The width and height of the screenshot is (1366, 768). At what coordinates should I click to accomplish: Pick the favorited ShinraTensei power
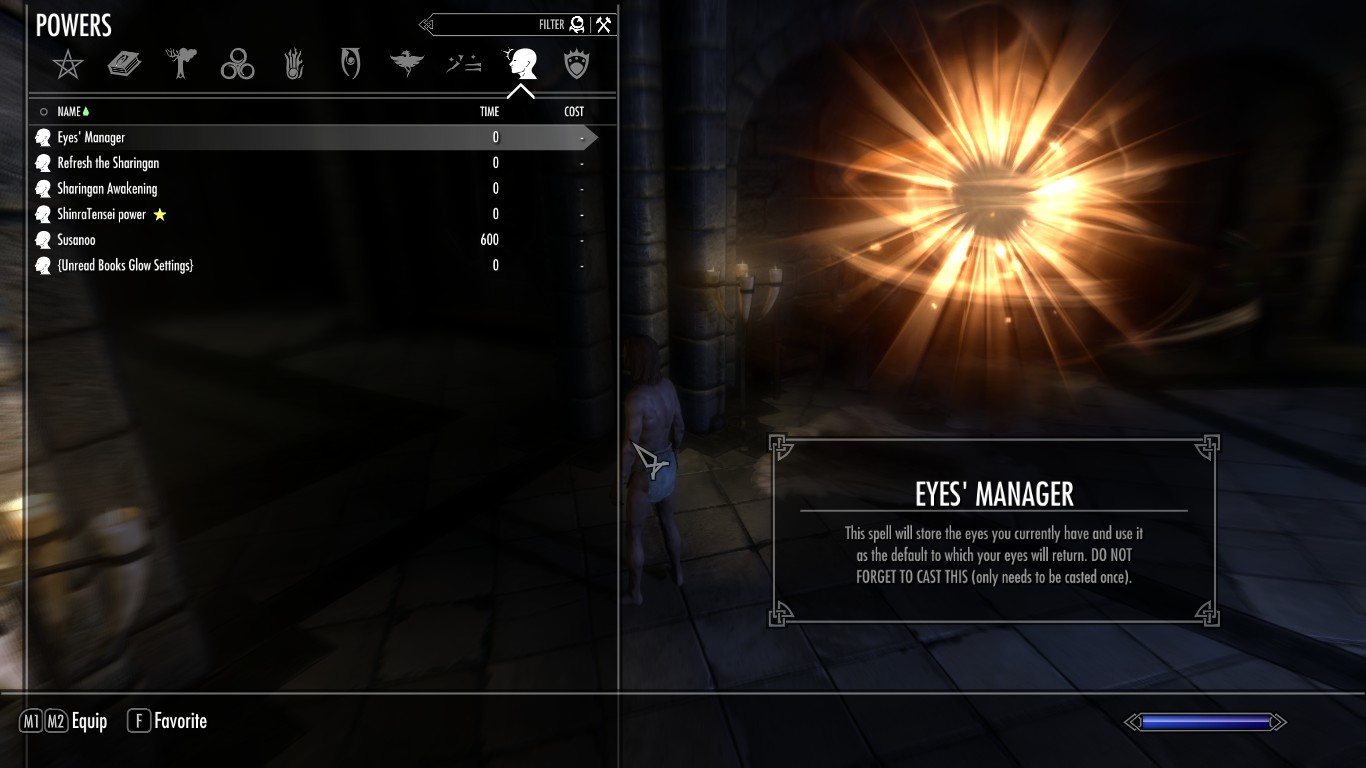click(102, 214)
